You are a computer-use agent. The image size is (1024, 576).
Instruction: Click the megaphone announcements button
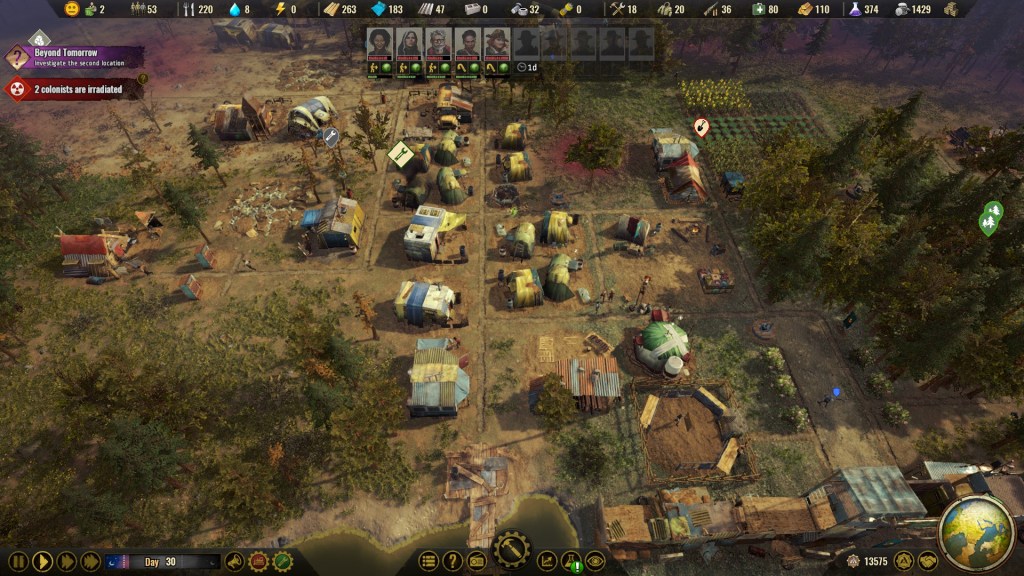pos(235,561)
